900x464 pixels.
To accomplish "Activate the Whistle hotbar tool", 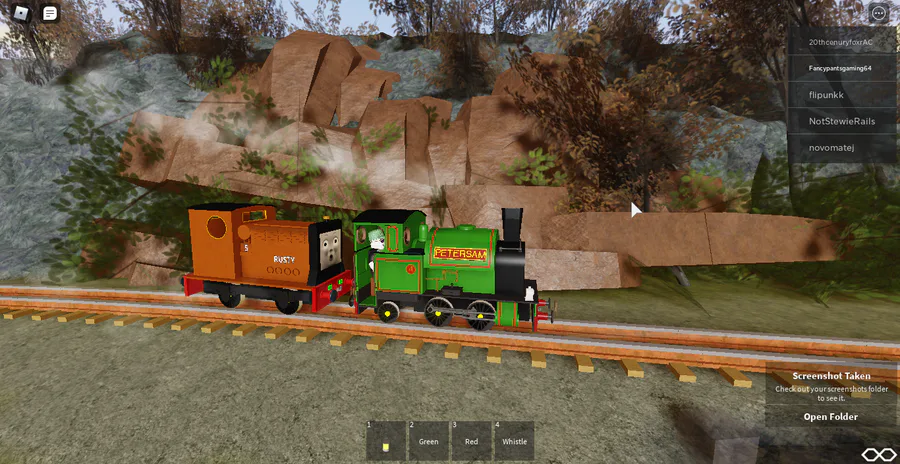I will coord(514,441).
